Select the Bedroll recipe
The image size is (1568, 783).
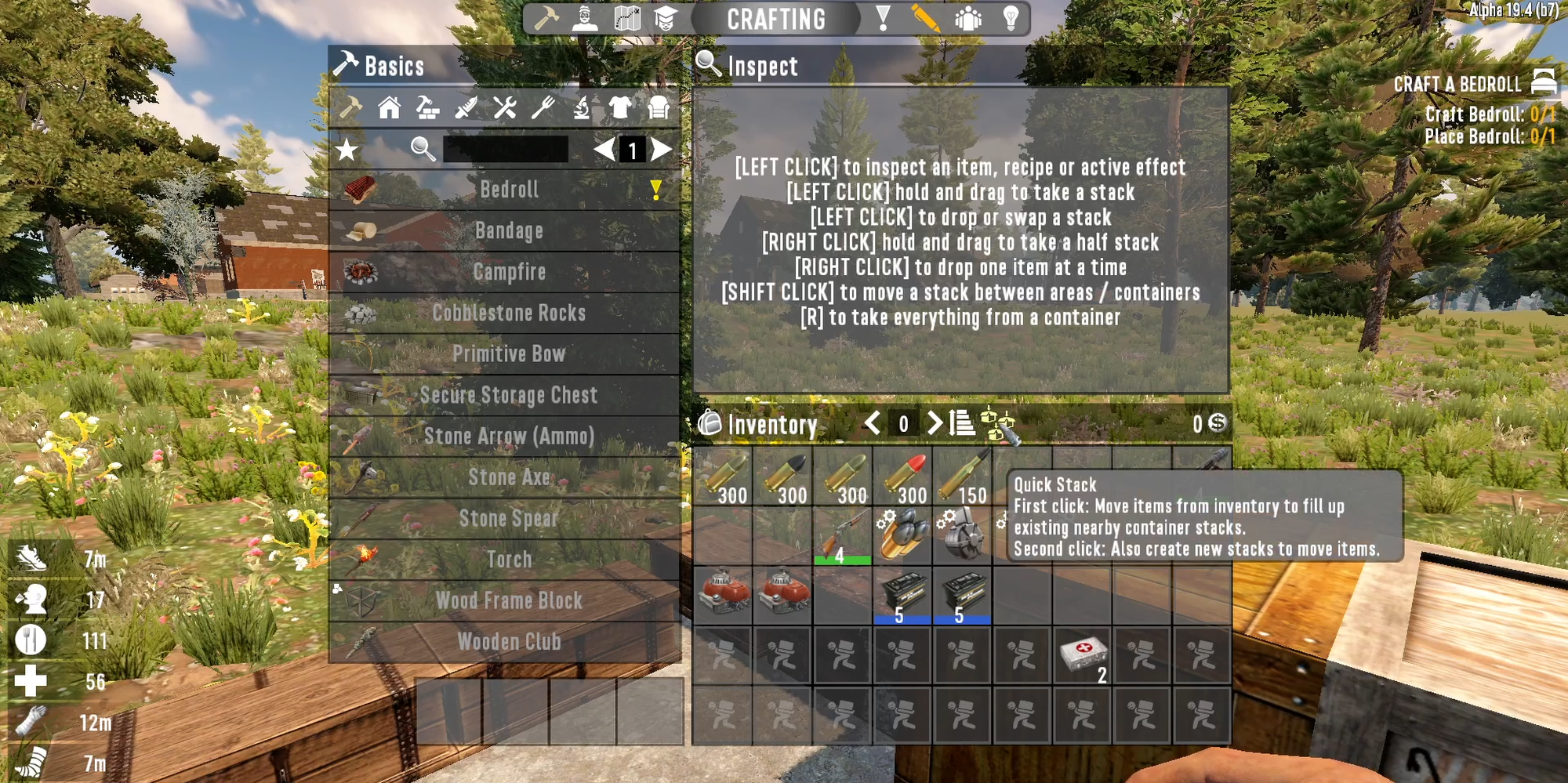(508, 190)
